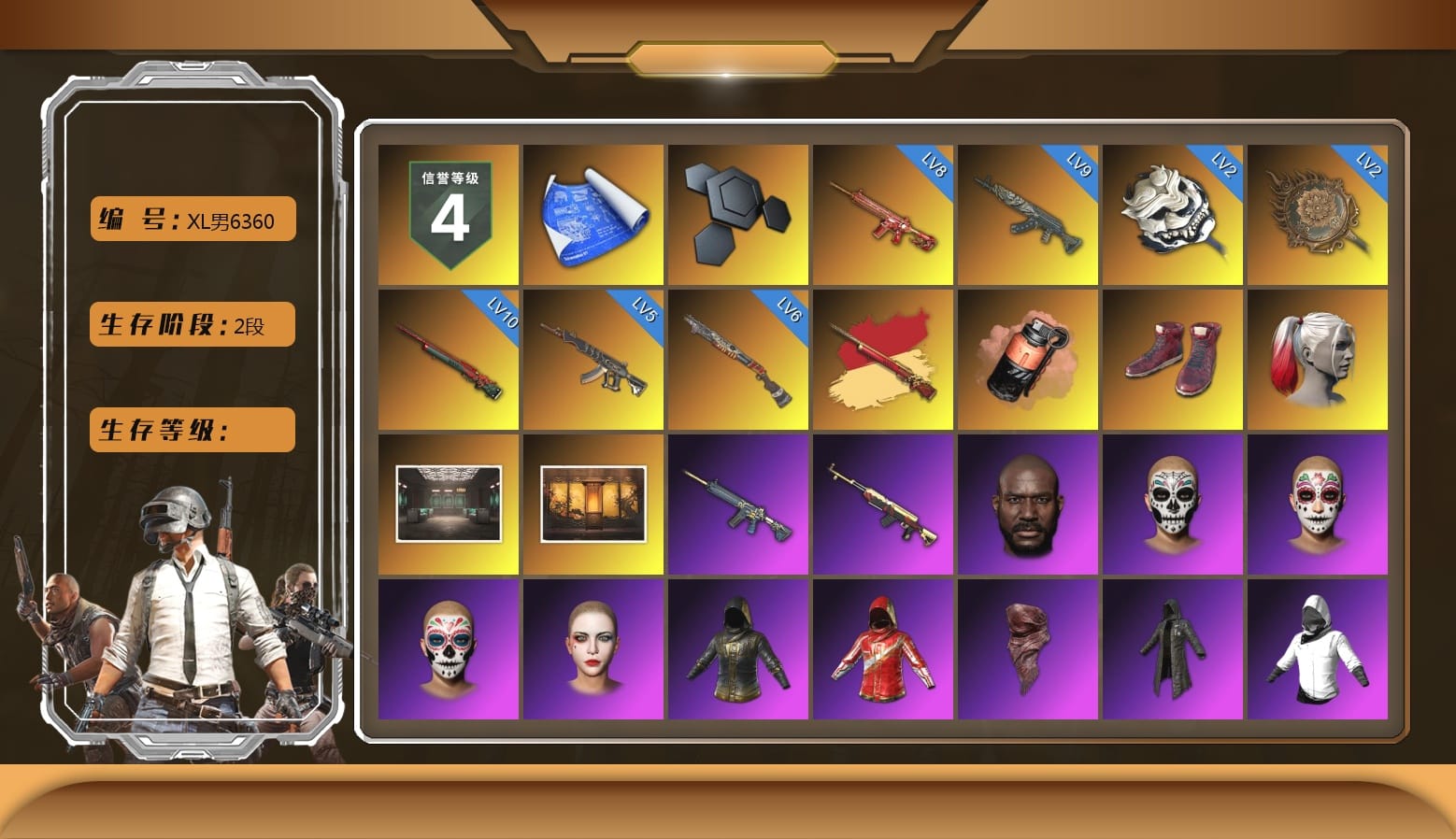Click the black hexagon fragments item
1456x839 pixels.
pyautogui.click(x=738, y=213)
